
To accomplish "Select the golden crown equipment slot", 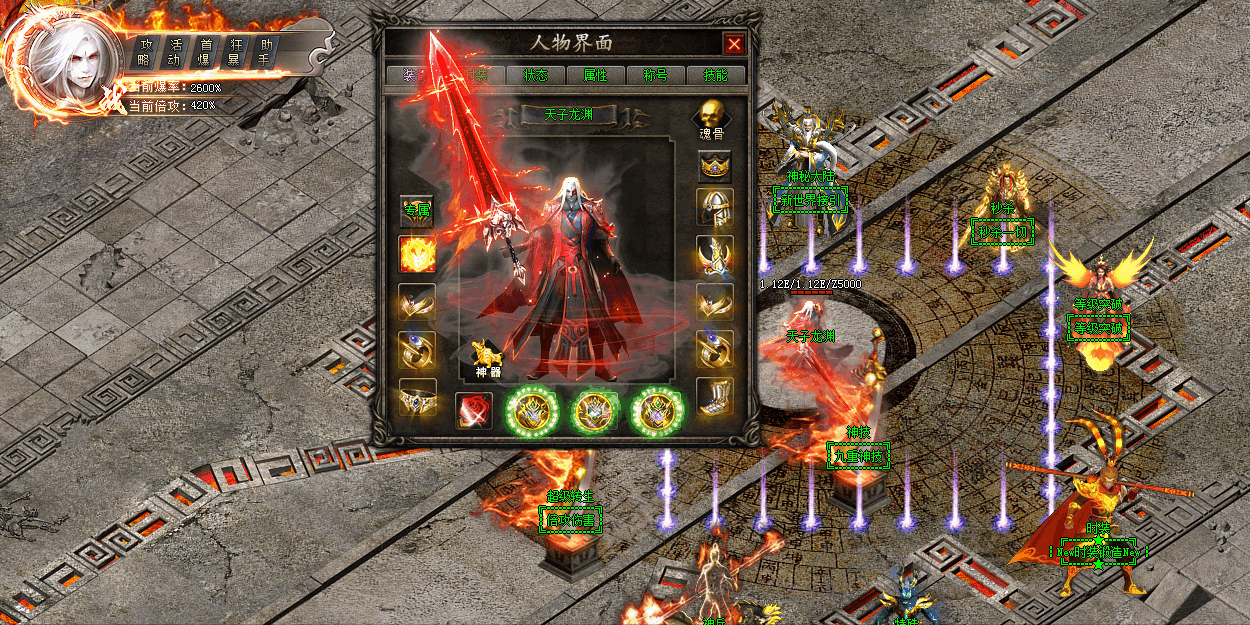I will point(714,163).
